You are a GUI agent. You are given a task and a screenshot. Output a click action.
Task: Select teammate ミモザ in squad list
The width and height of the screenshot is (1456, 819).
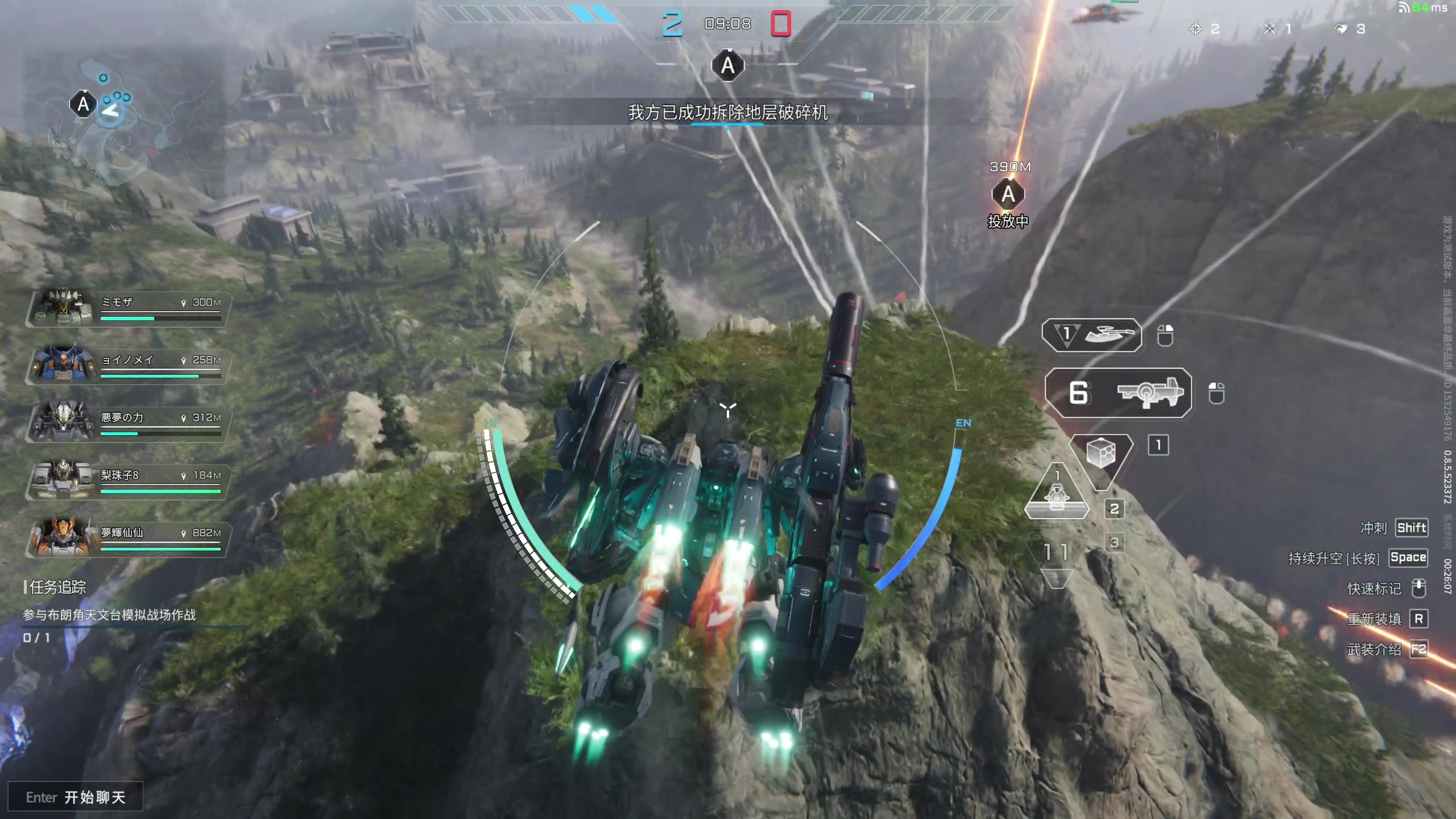pyautogui.click(x=127, y=308)
